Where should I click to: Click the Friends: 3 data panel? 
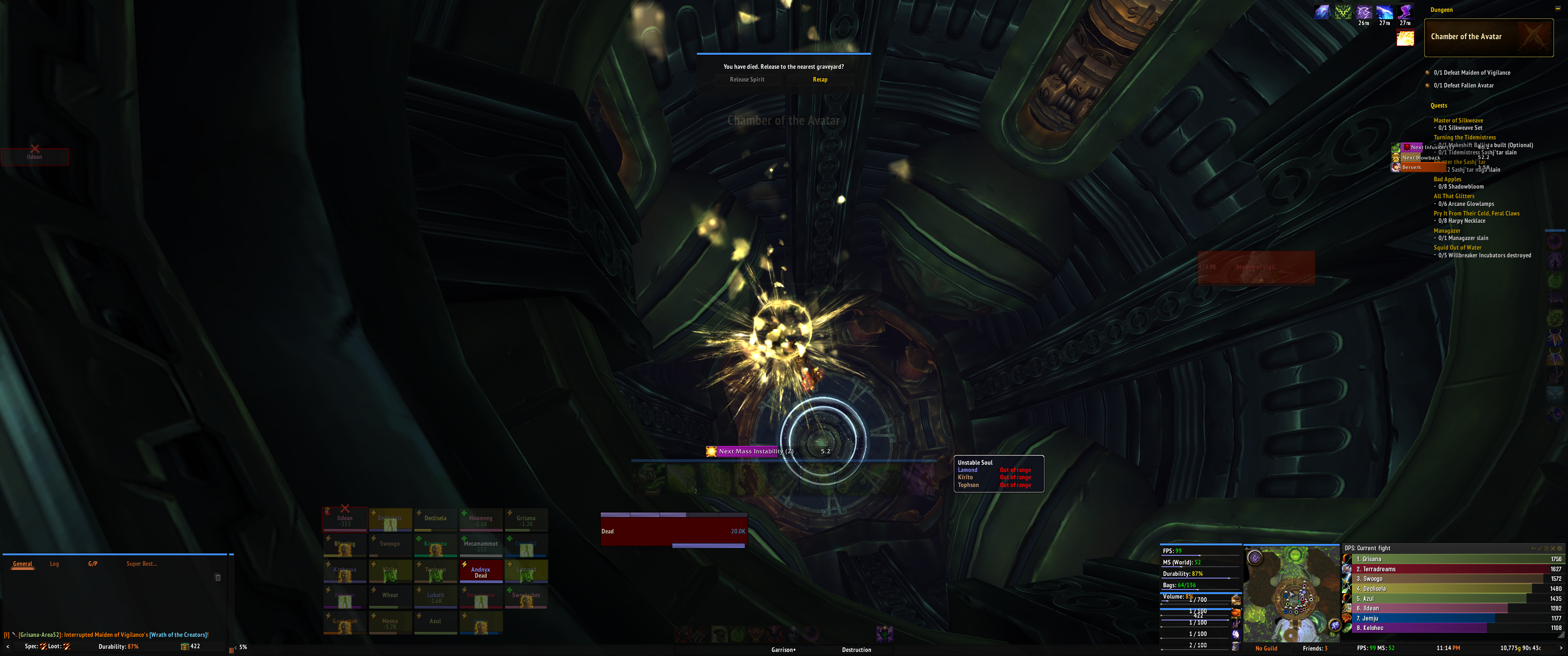click(x=1315, y=649)
